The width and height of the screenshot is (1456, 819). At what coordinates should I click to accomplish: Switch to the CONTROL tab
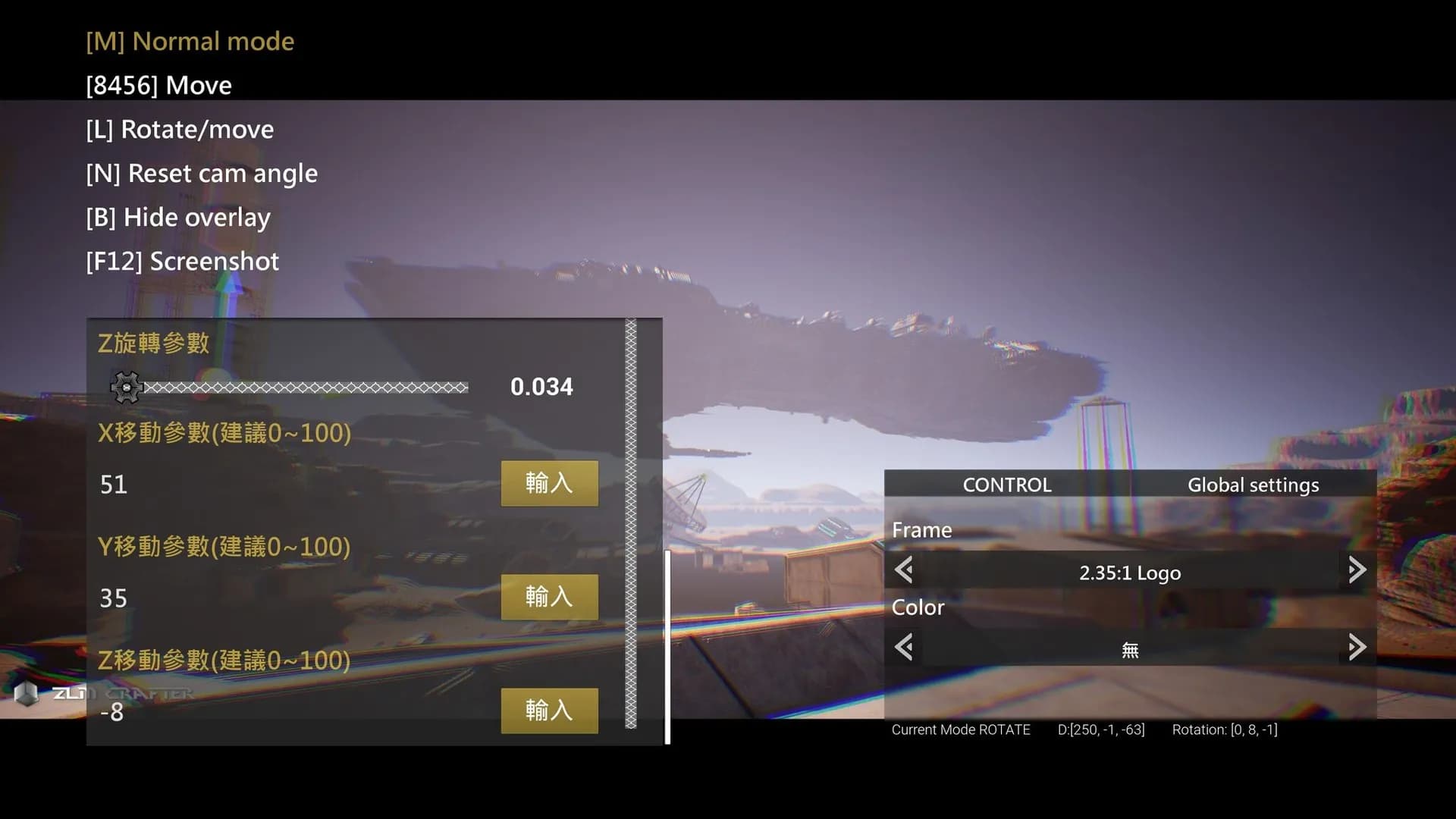click(1006, 485)
